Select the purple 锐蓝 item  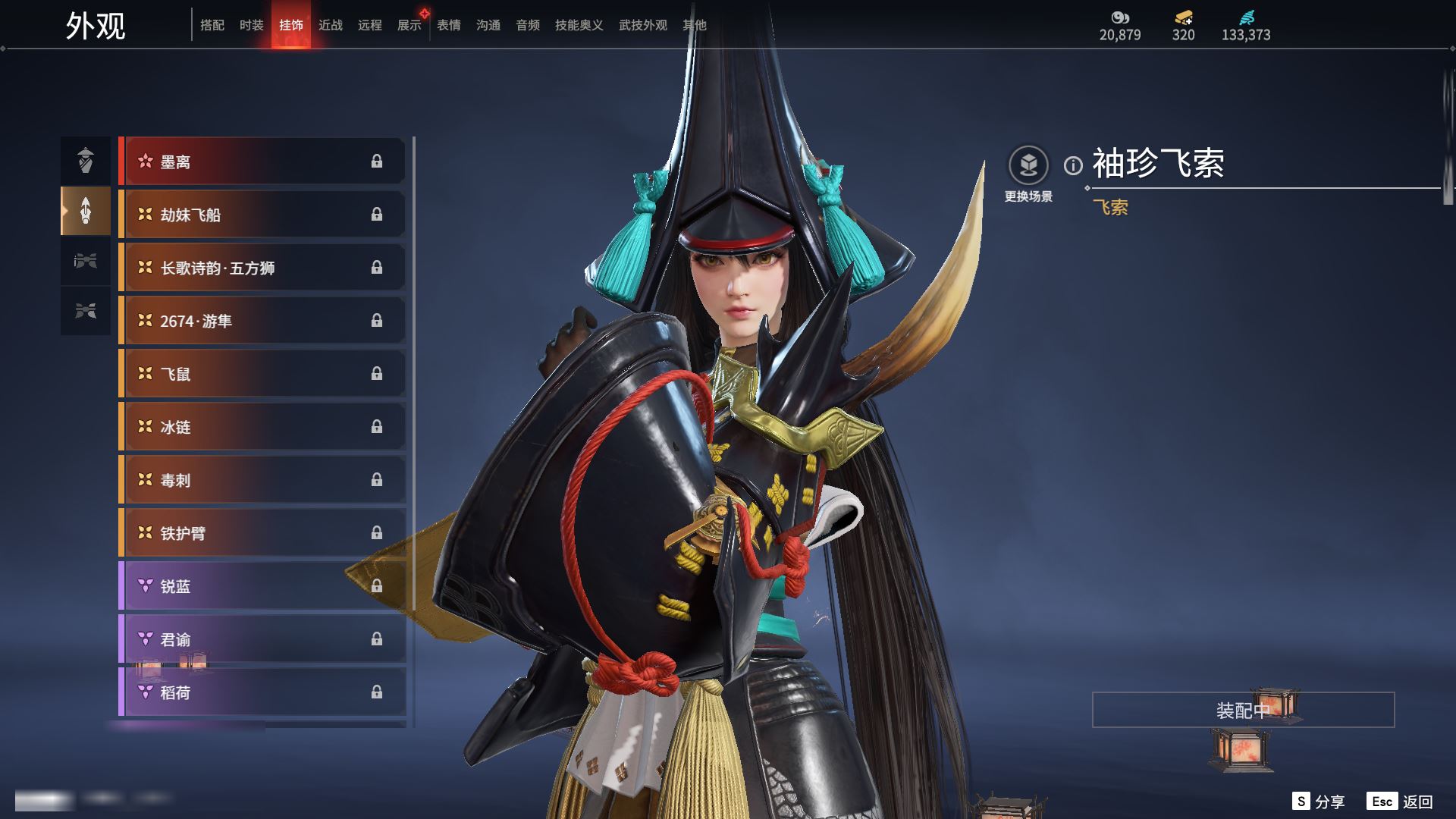click(x=262, y=586)
